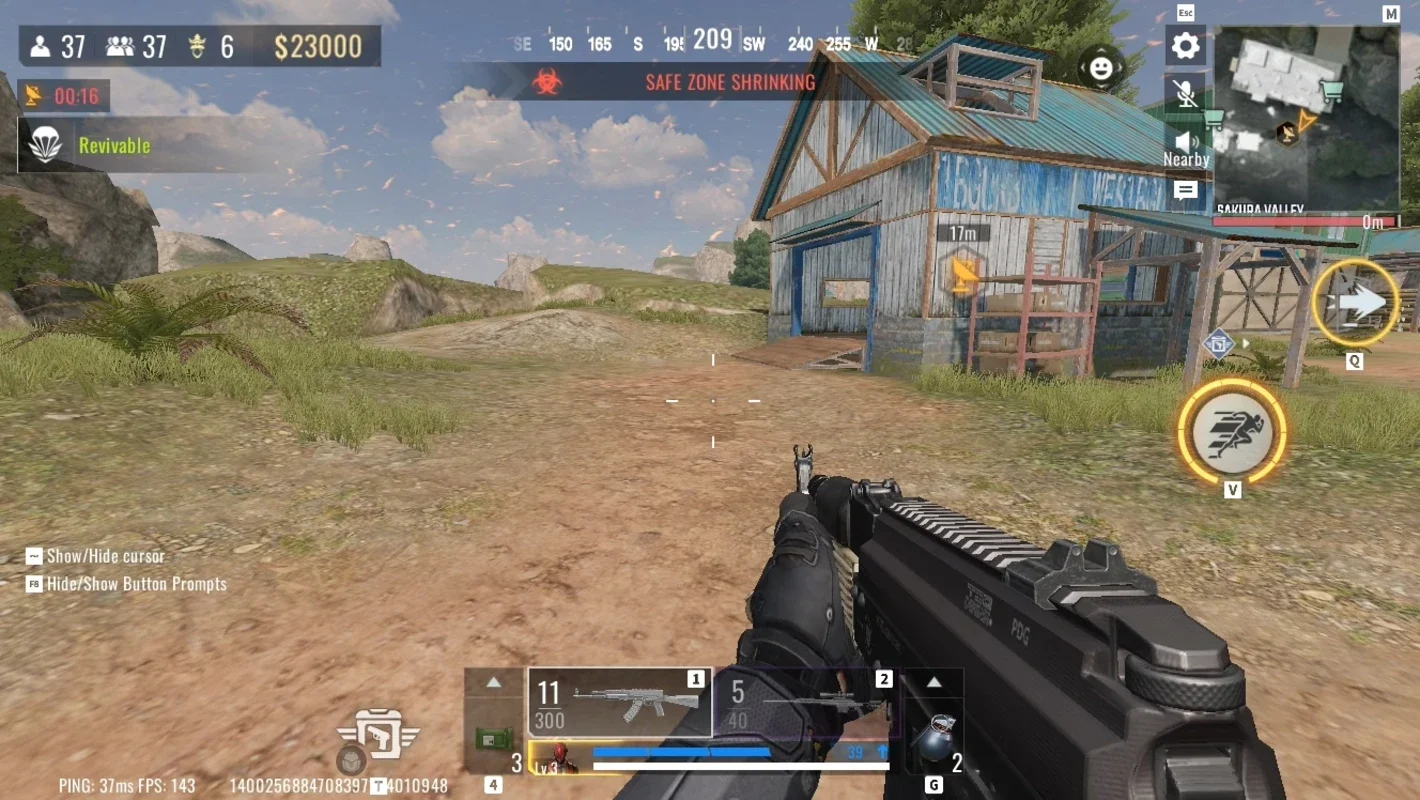Screen dimensions: 1420x800
Task: Trigger the running man sprint skill
Action: (x=1232, y=431)
